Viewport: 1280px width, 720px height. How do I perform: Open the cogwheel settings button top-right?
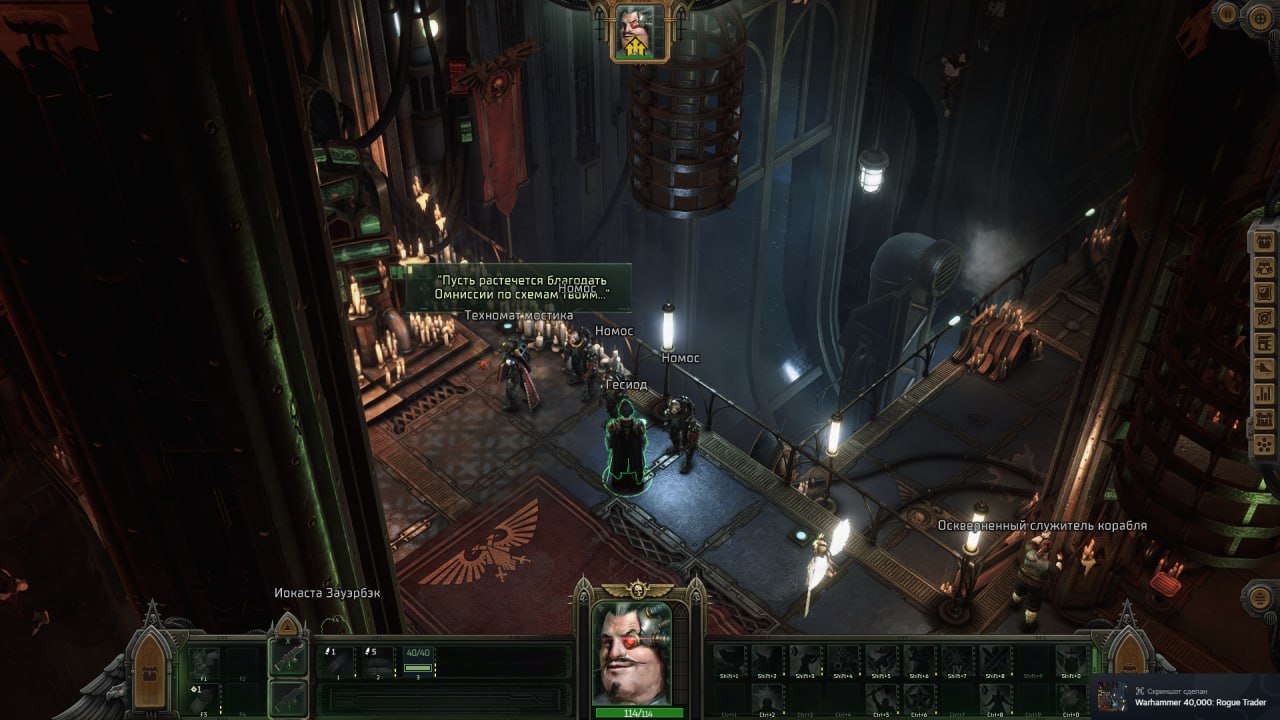pyautogui.click(x=1258, y=16)
